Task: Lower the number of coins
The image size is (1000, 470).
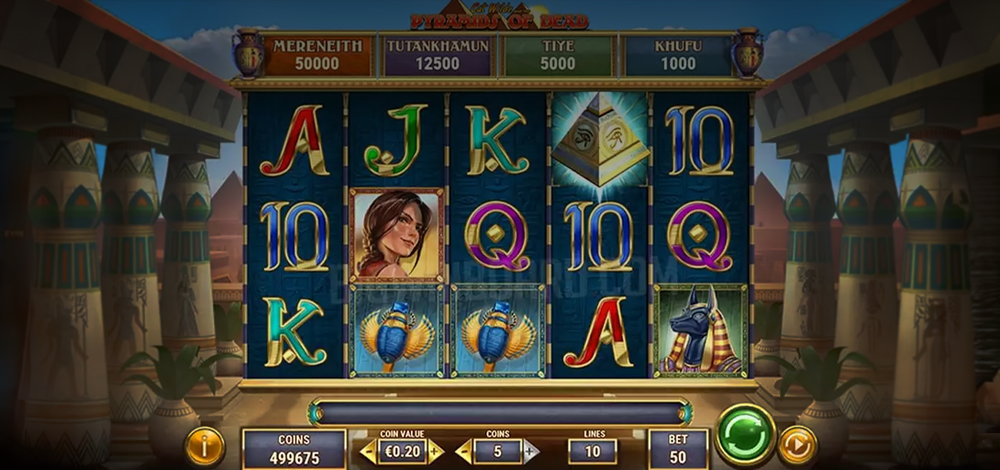Action: coord(465,451)
